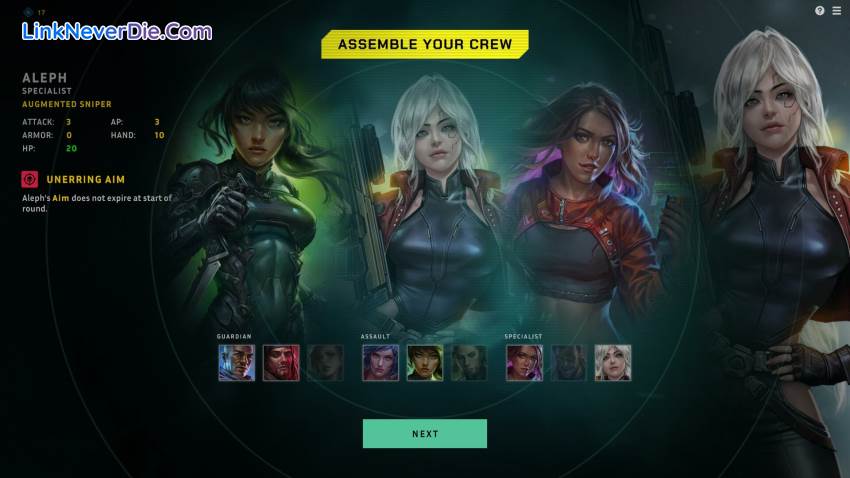Pick the dimmed third Guardian portrait
The height and width of the screenshot is (478, 850).
(x=325, y=363)
